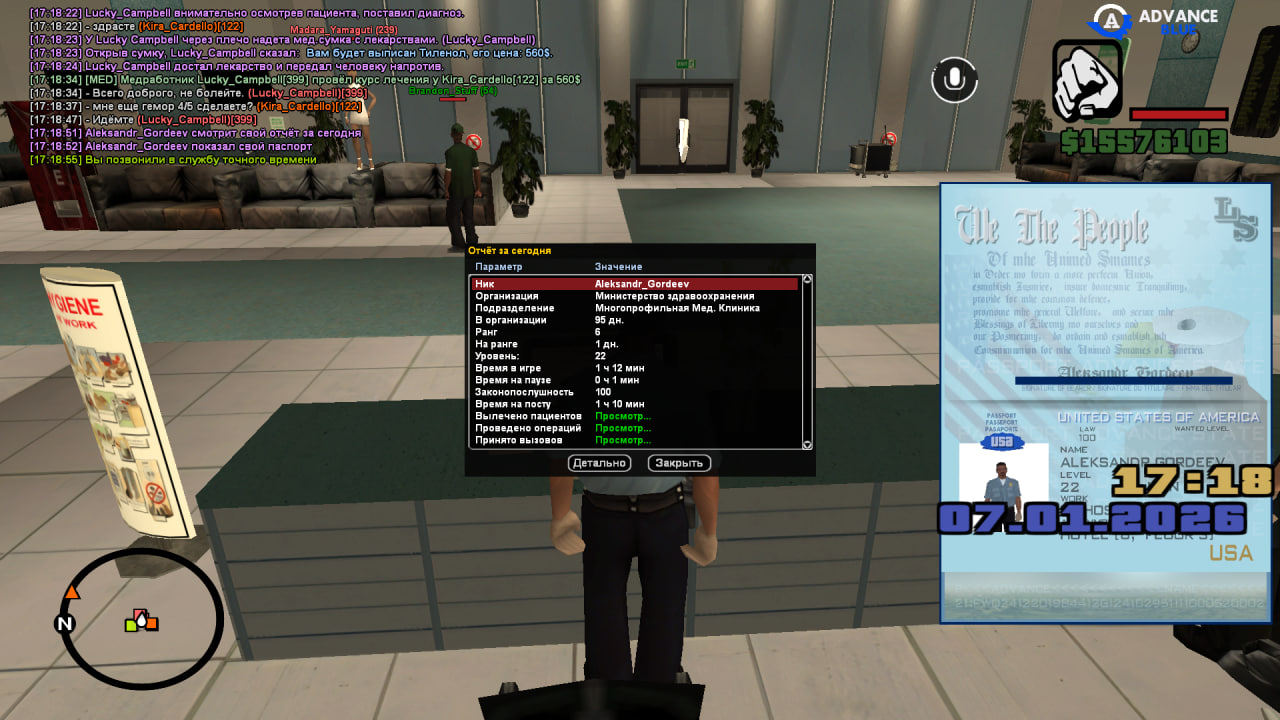Select the Время в игре row
Screen dimensions: 1280x720
[x=635, y=368]
